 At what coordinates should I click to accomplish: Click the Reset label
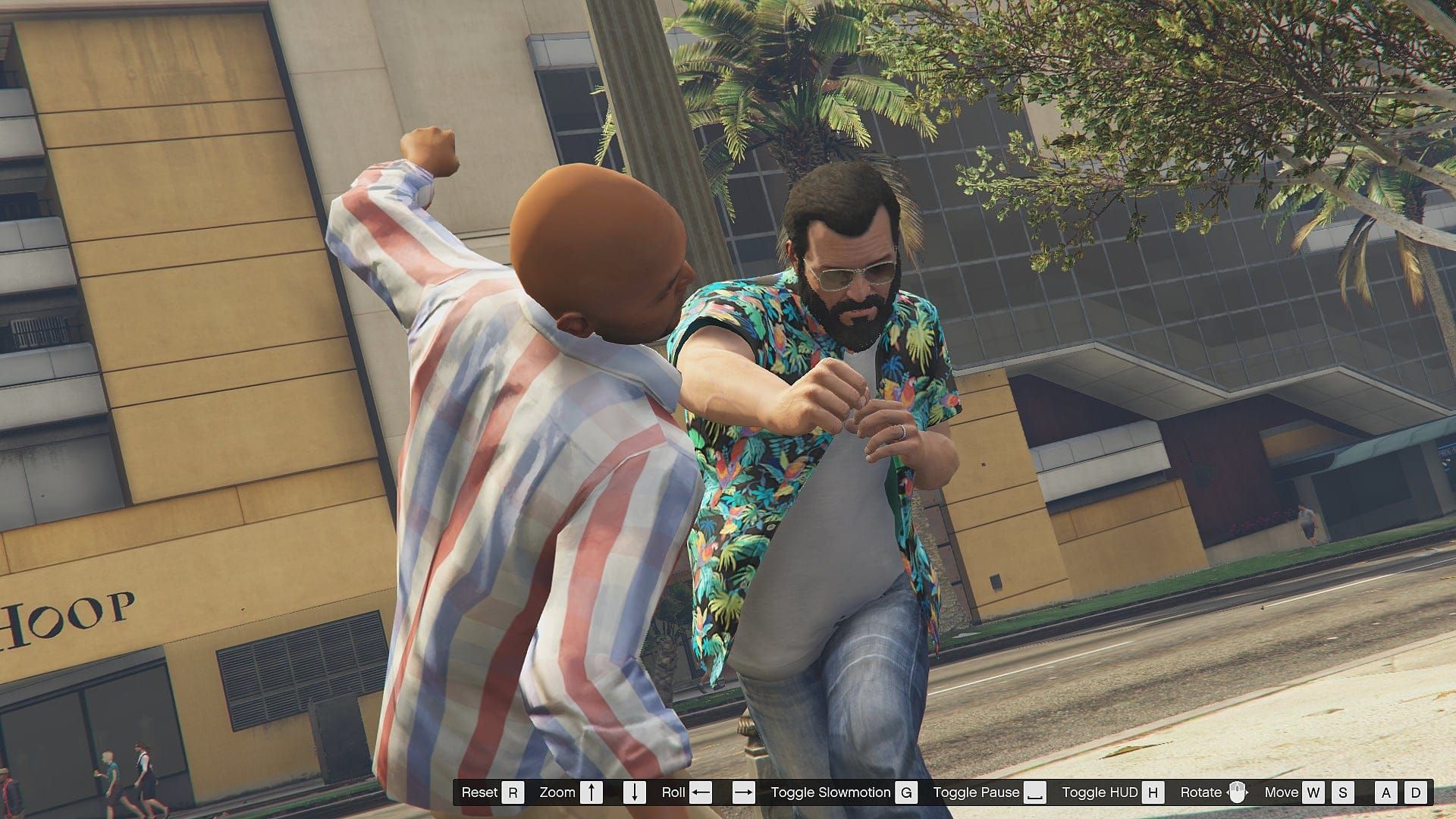coord(481,793)
